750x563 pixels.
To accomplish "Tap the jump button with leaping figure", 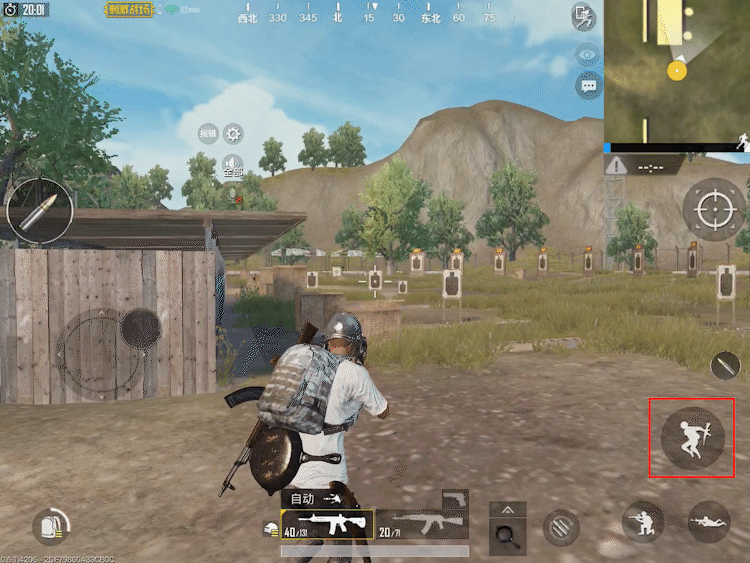I will (x=692, y=438).
